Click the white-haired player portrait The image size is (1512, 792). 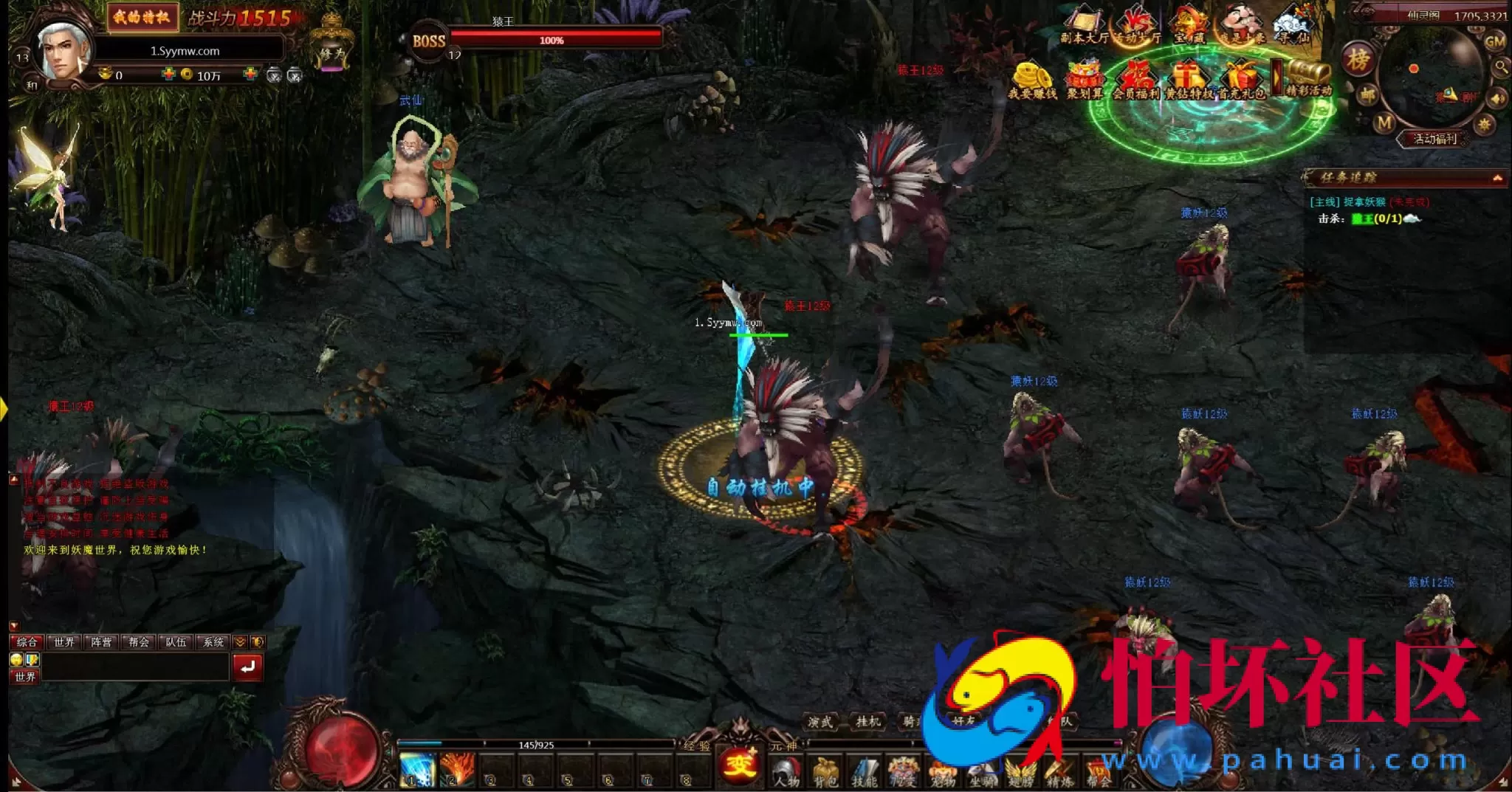(x=64, y=50)
